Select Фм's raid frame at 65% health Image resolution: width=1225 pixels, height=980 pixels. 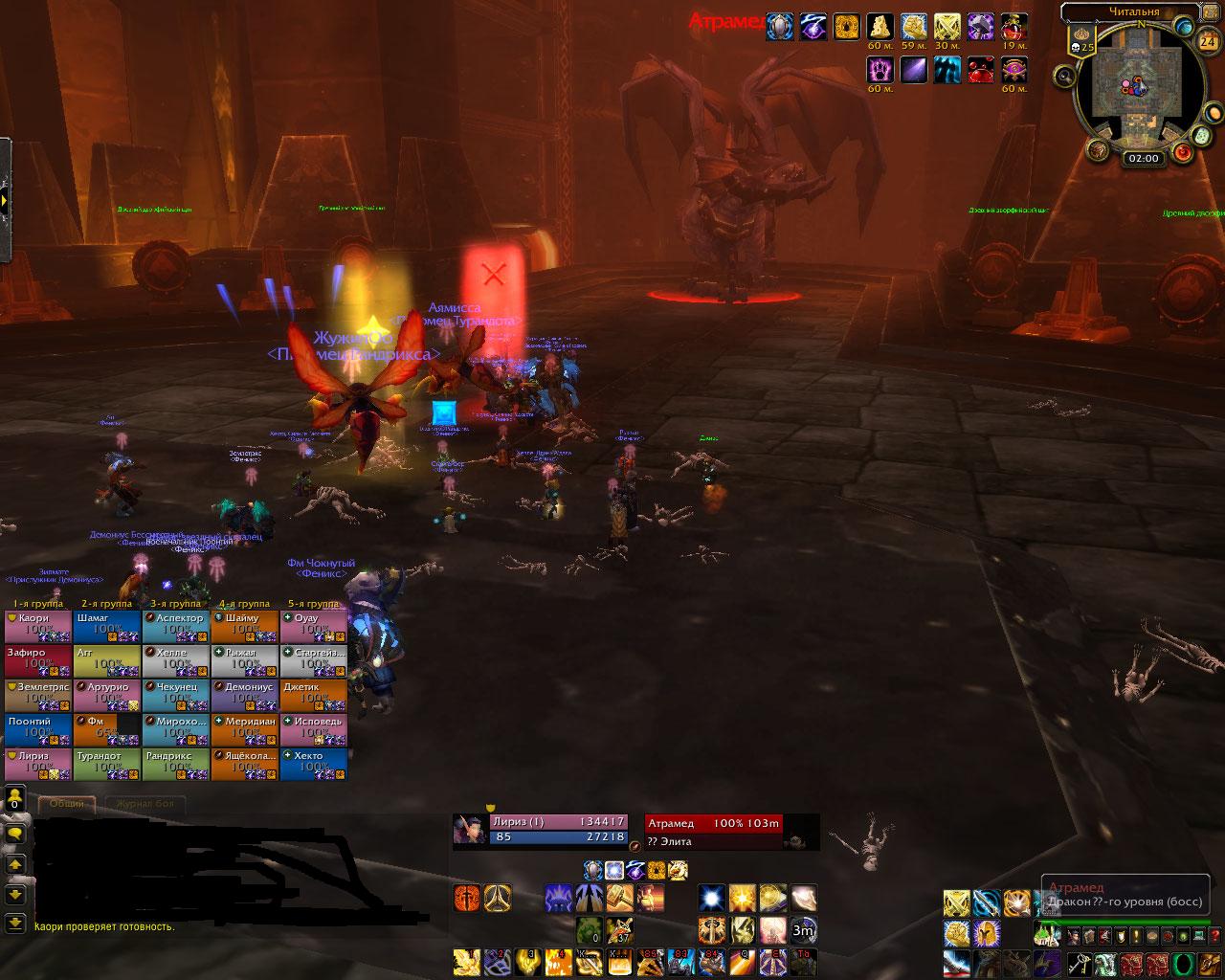[107, 728]
